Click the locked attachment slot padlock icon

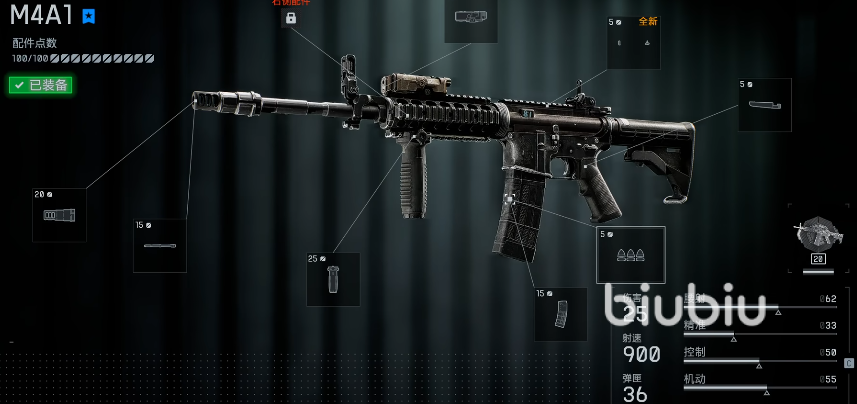coord(291,18)
